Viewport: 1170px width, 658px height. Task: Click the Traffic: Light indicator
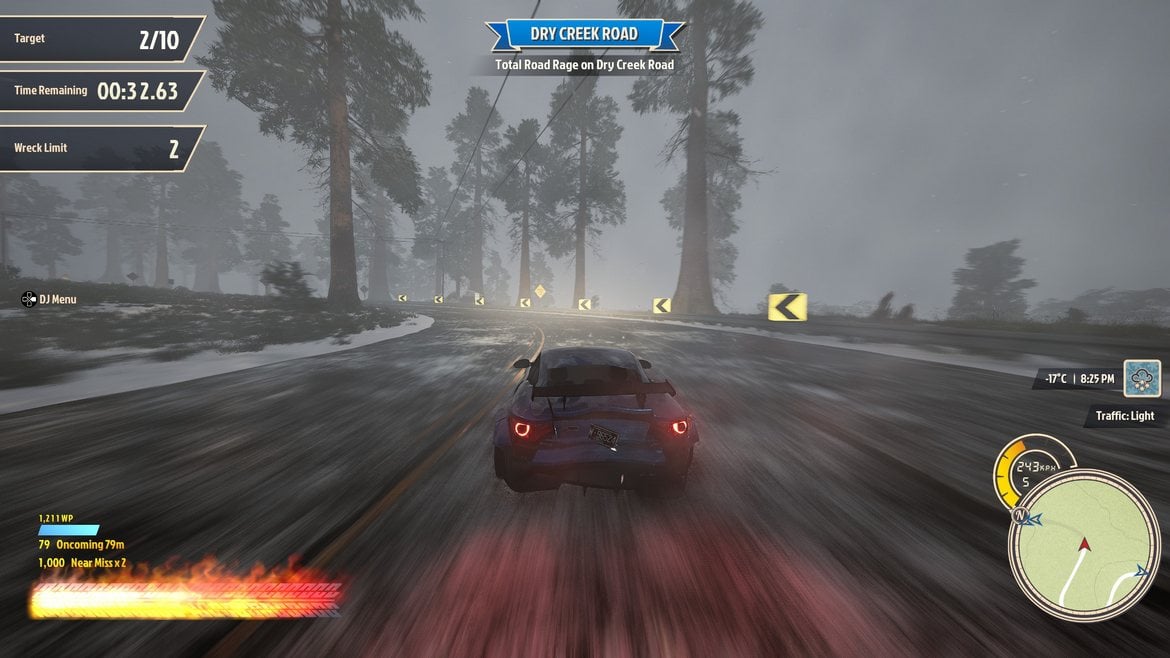tap(1124, 416)
